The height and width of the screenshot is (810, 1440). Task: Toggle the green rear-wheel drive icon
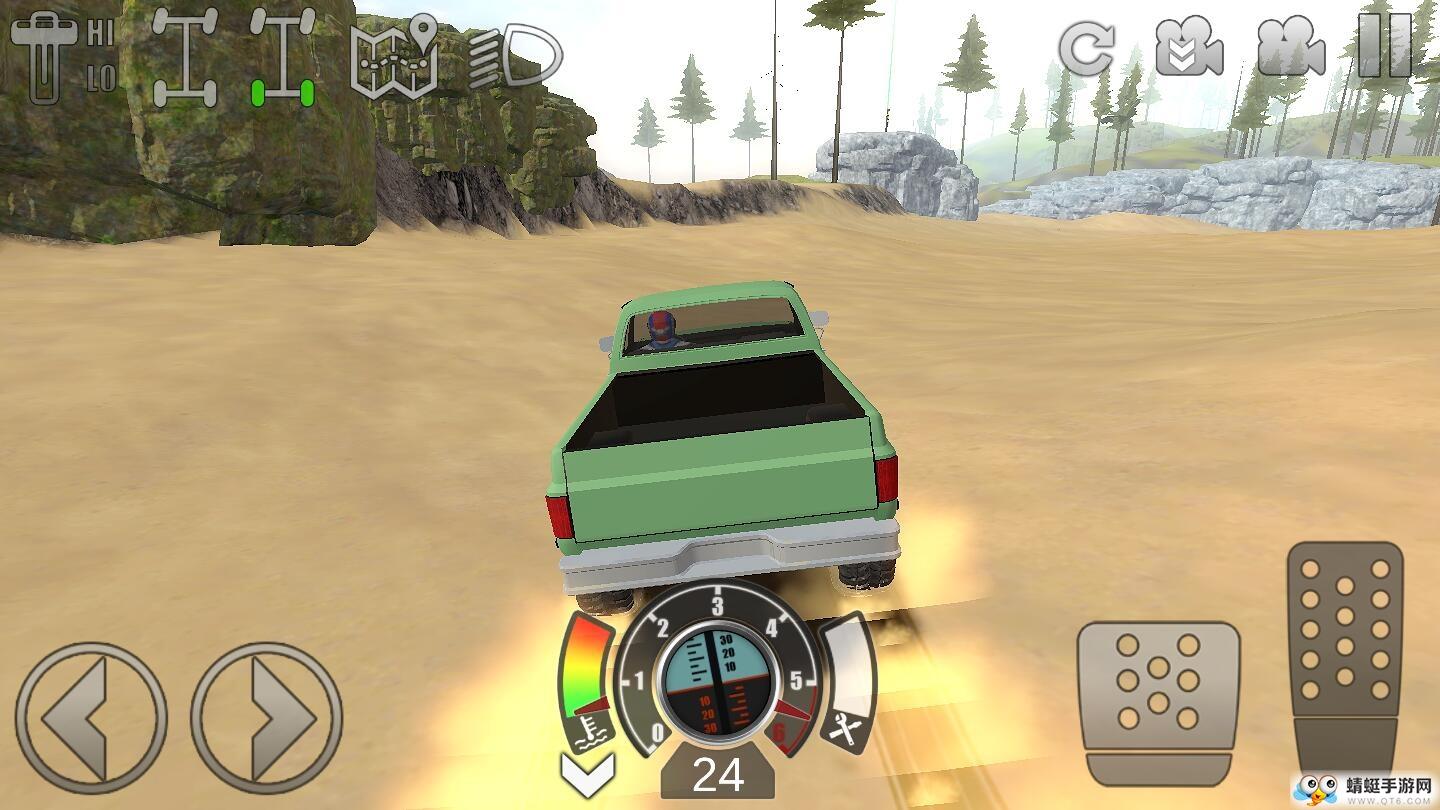tap(282, 58)
